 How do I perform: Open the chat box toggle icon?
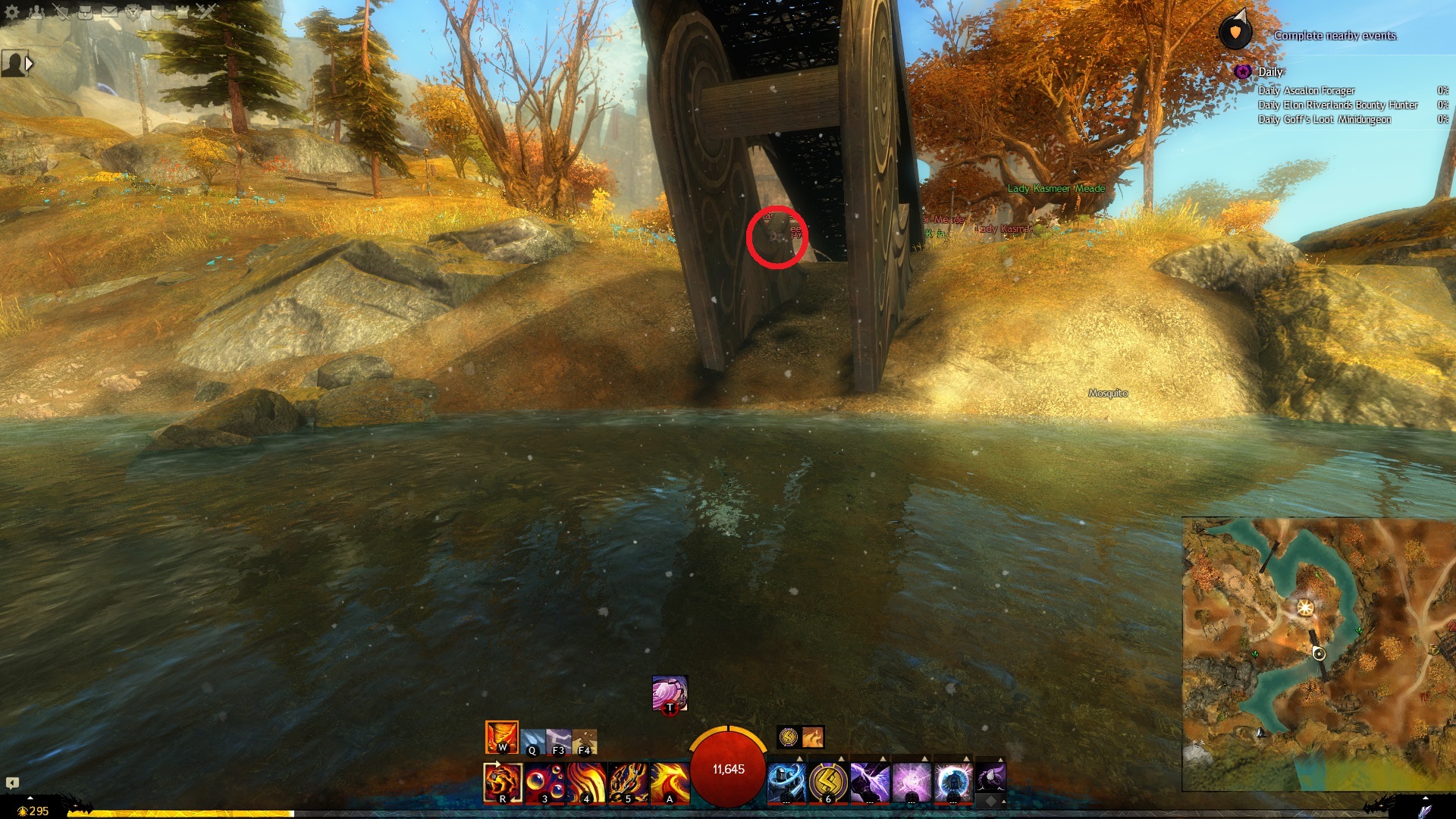click(x=12, y=783)
